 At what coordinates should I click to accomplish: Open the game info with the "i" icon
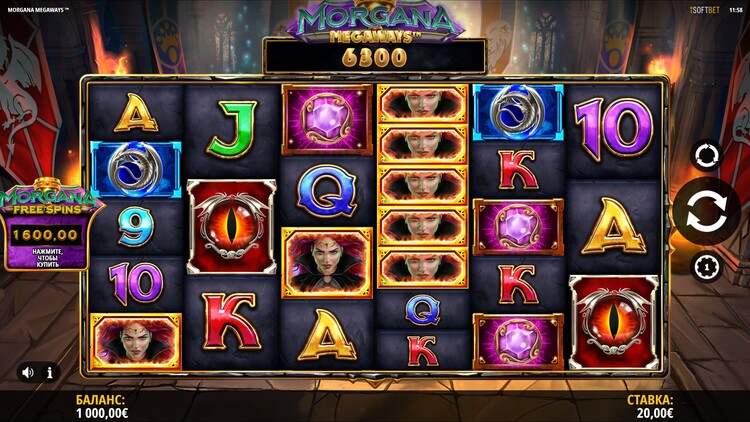[50, 372]
